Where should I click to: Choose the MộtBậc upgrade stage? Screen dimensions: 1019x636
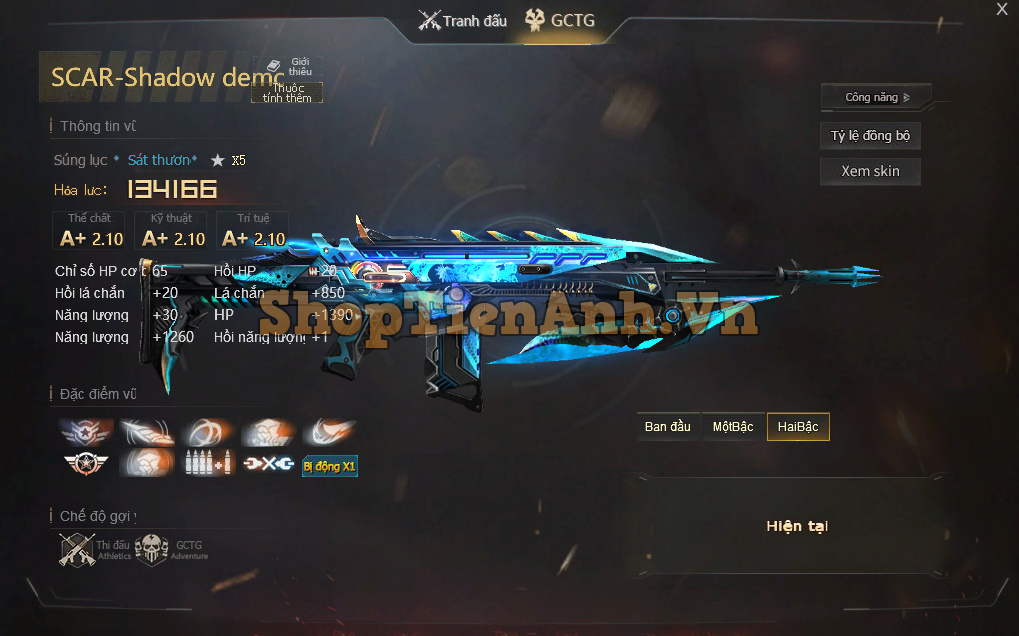[733, 427]
